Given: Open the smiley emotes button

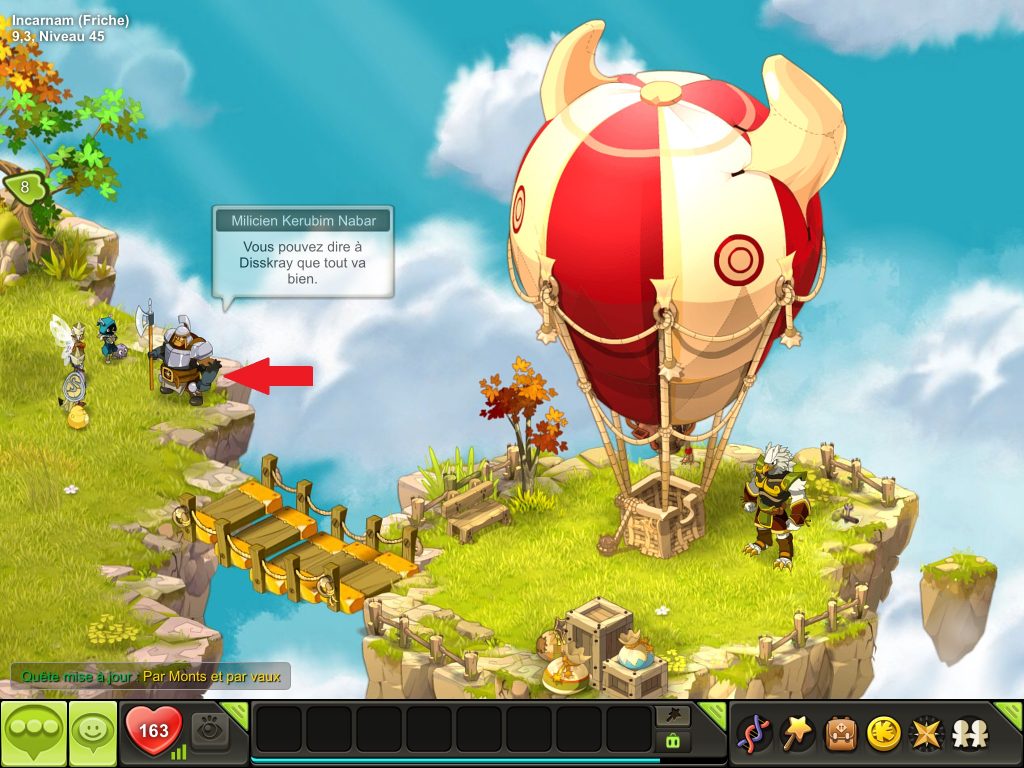Looking at the screenshot, I should click(92, 733).
